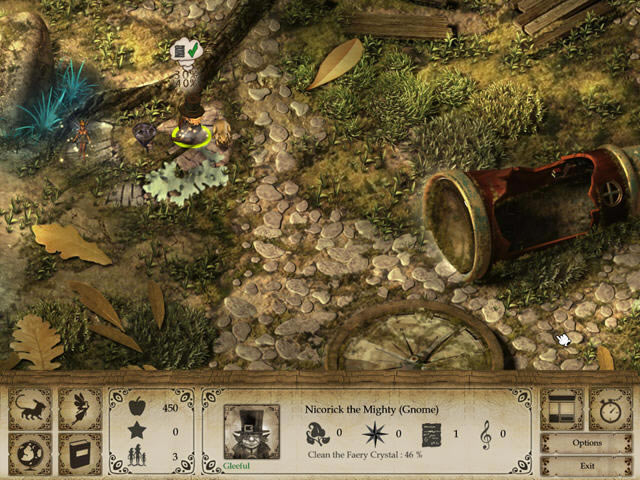This screenshot has width=640, height=480.
Task: Open the faery silhouette panel
Action: click(x=80, y=408)
